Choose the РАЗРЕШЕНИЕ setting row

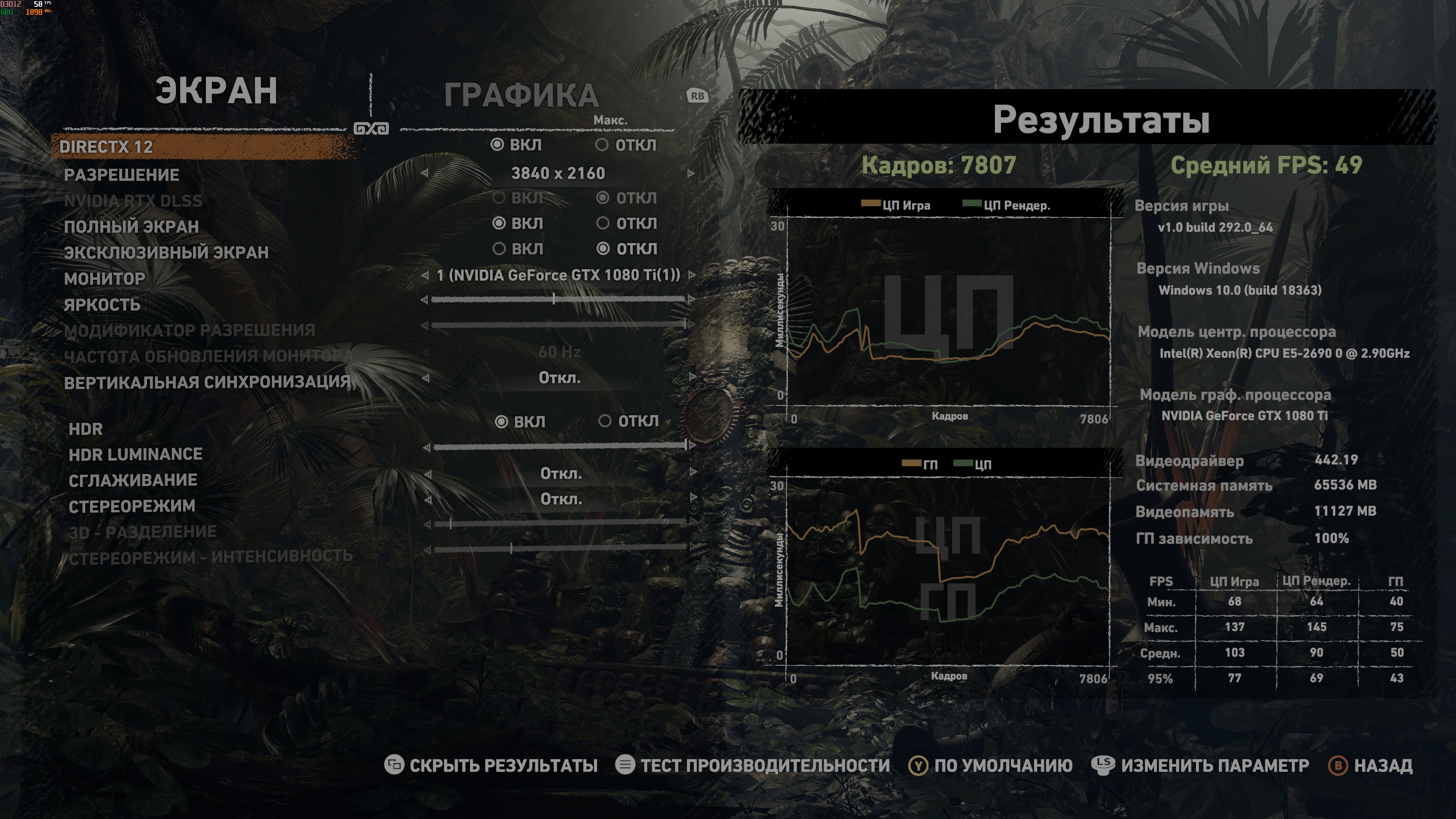[121, 175]
